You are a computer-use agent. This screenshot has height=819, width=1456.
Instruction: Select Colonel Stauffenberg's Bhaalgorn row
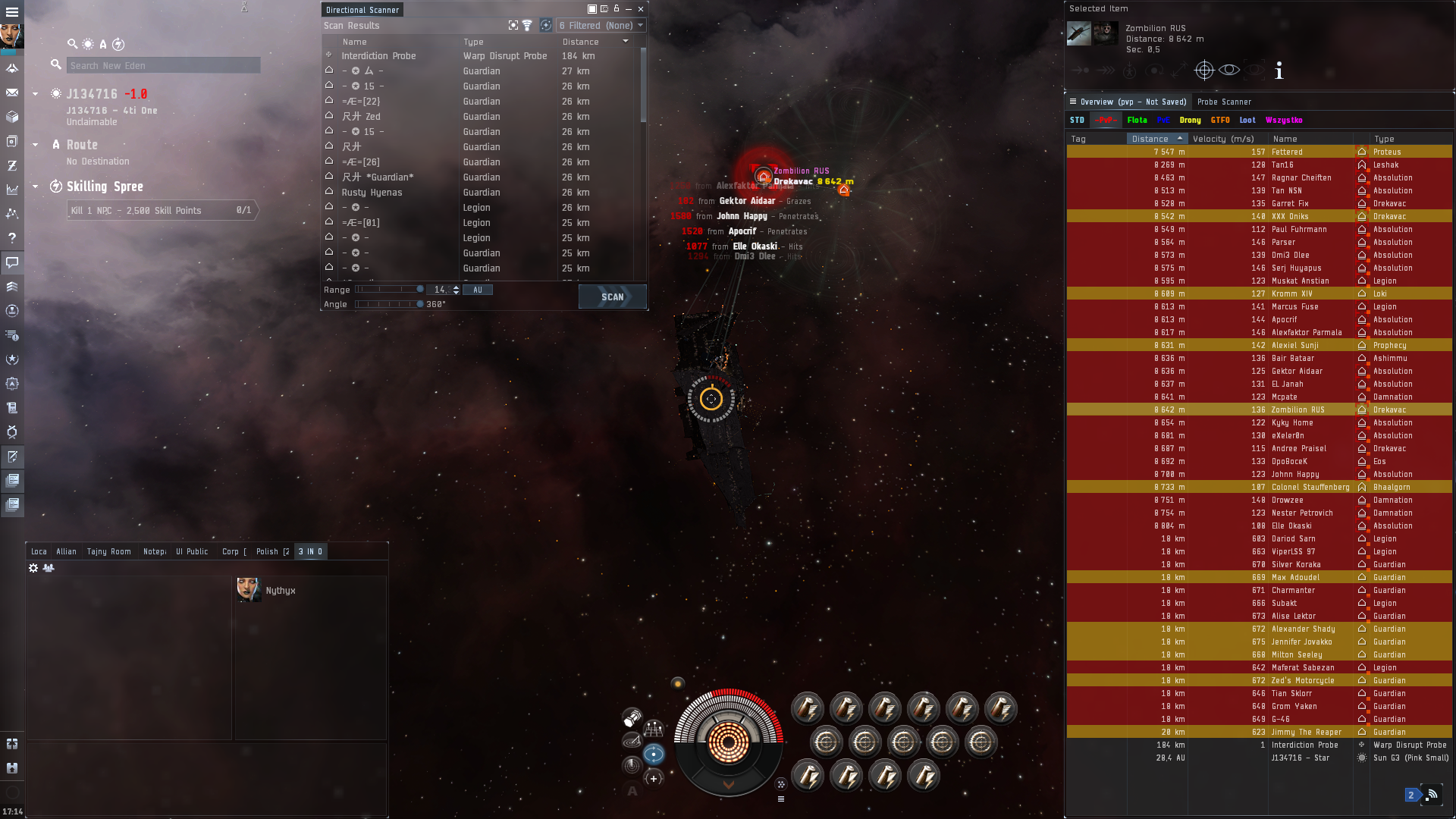(x=1310, y=487)
